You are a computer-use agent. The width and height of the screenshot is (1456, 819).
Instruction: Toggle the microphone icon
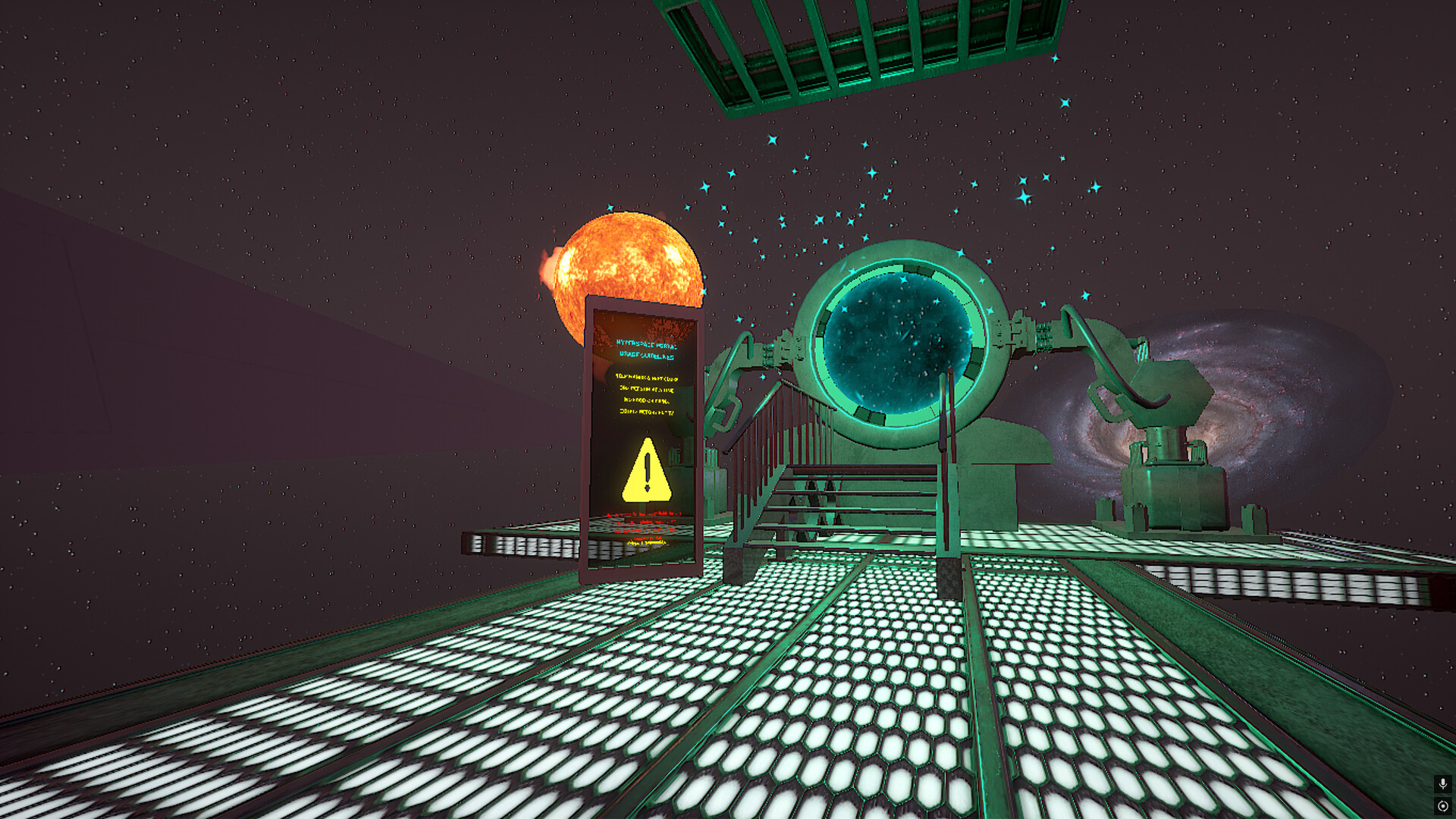pos(1442,783)
